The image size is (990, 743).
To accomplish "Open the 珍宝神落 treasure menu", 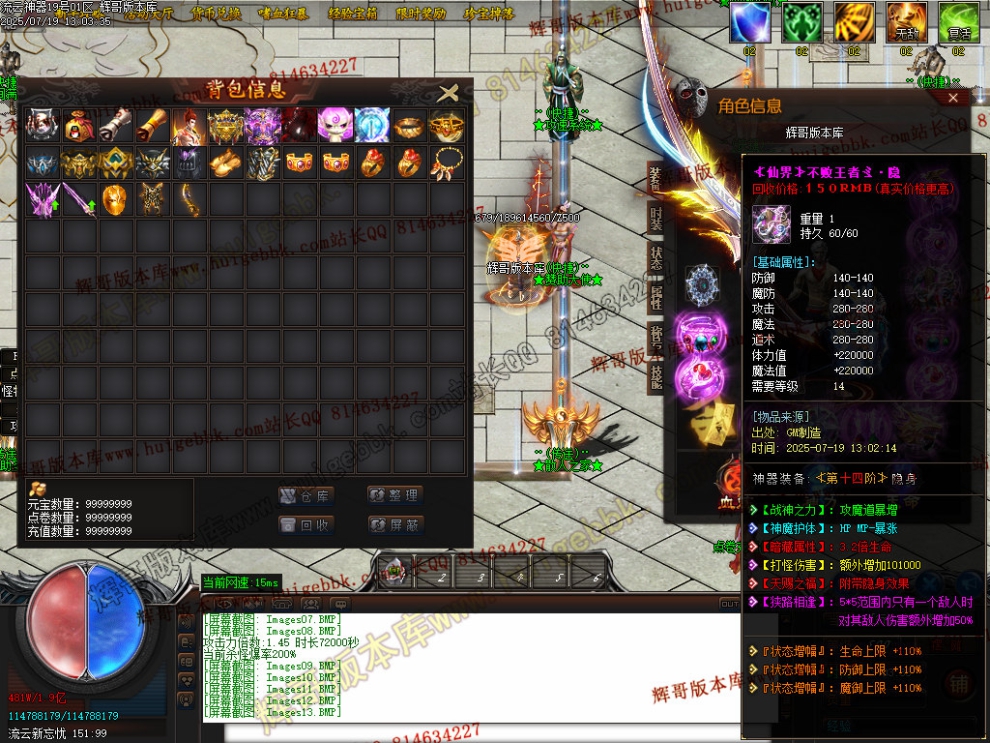I will [x=489, y=14].
